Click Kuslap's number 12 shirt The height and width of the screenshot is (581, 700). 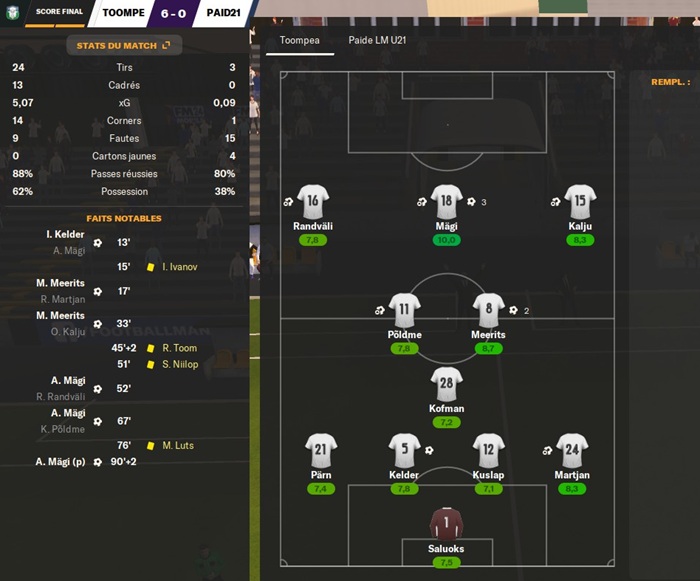[488, 450]
